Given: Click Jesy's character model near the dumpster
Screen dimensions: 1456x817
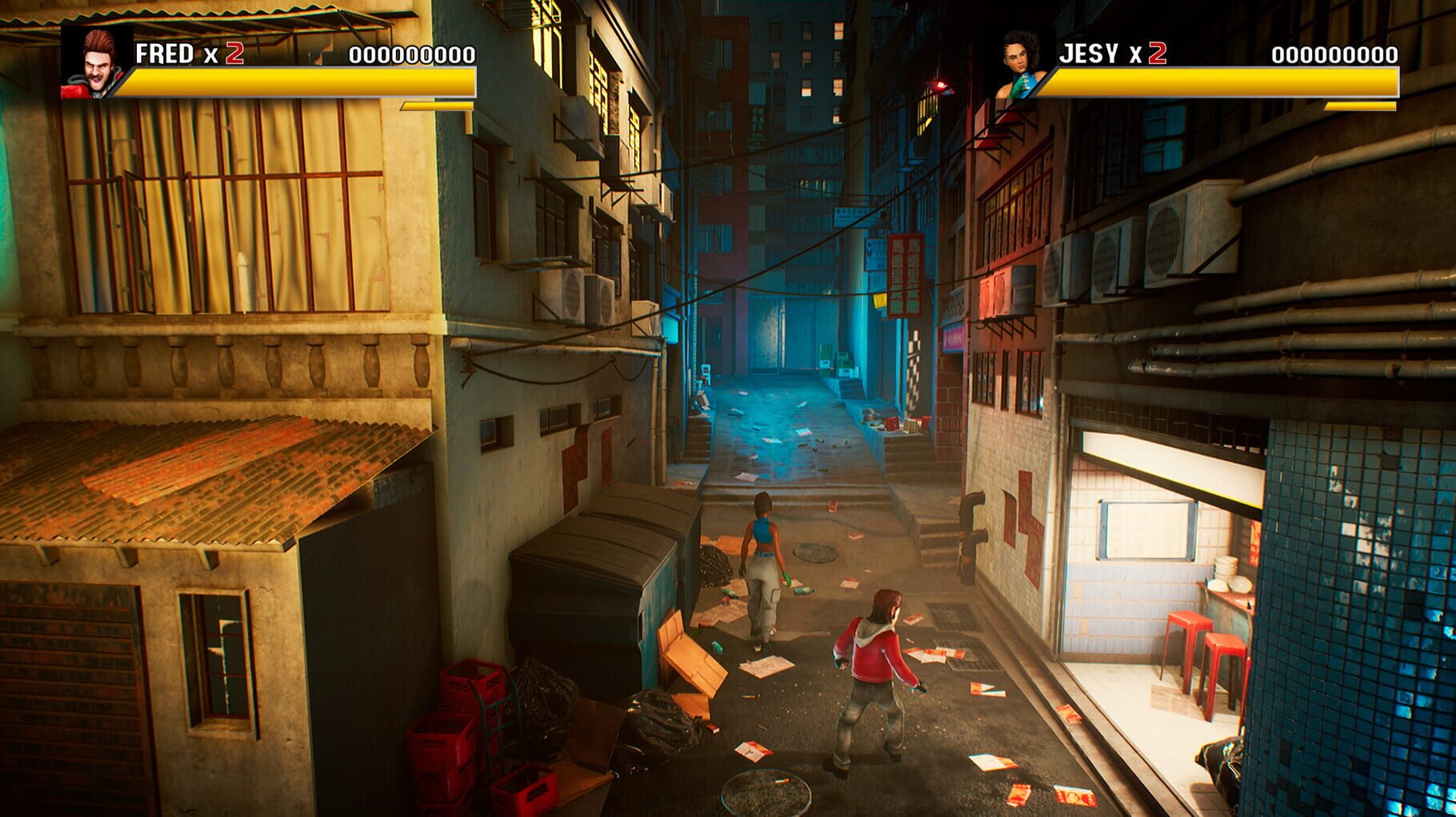Looking at the screenshot, I should [762, 568].
